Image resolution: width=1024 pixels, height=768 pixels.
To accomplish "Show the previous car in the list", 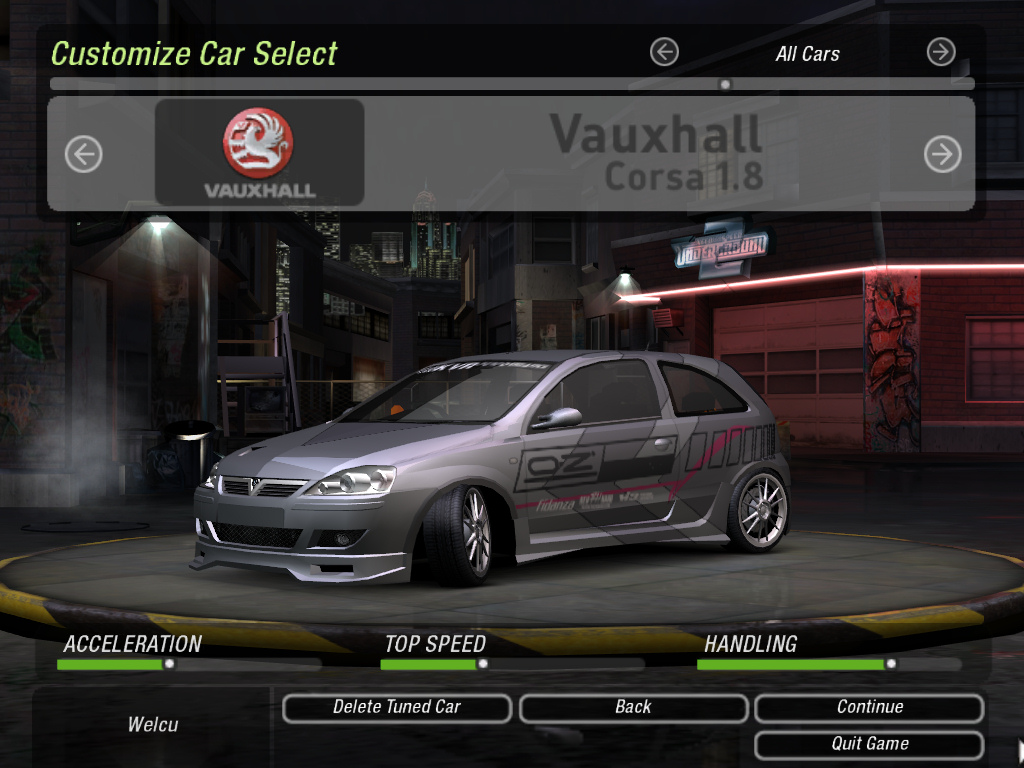I will point(84,154).
